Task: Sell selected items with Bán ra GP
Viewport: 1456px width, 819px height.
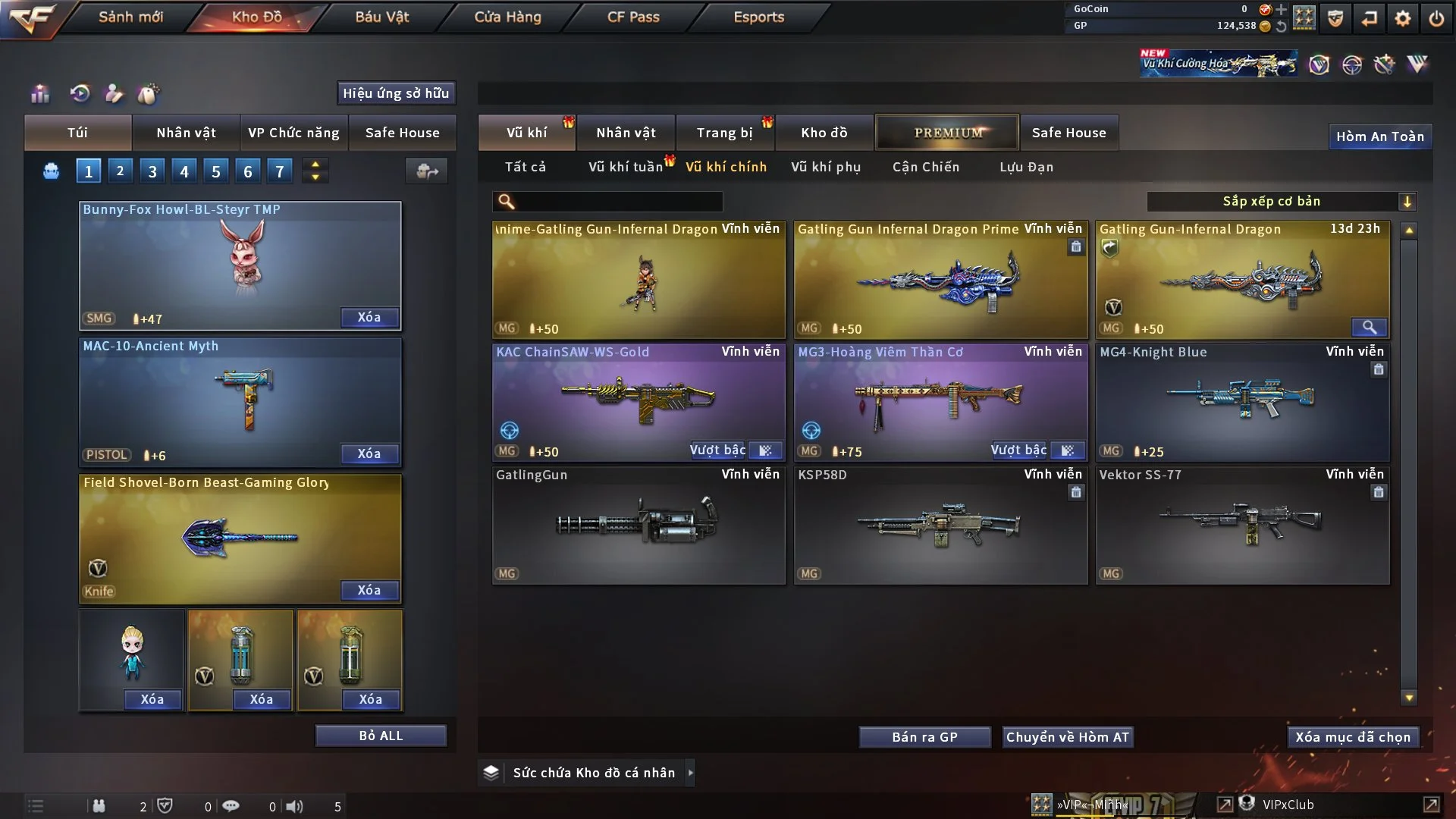Action: point(924,737)
